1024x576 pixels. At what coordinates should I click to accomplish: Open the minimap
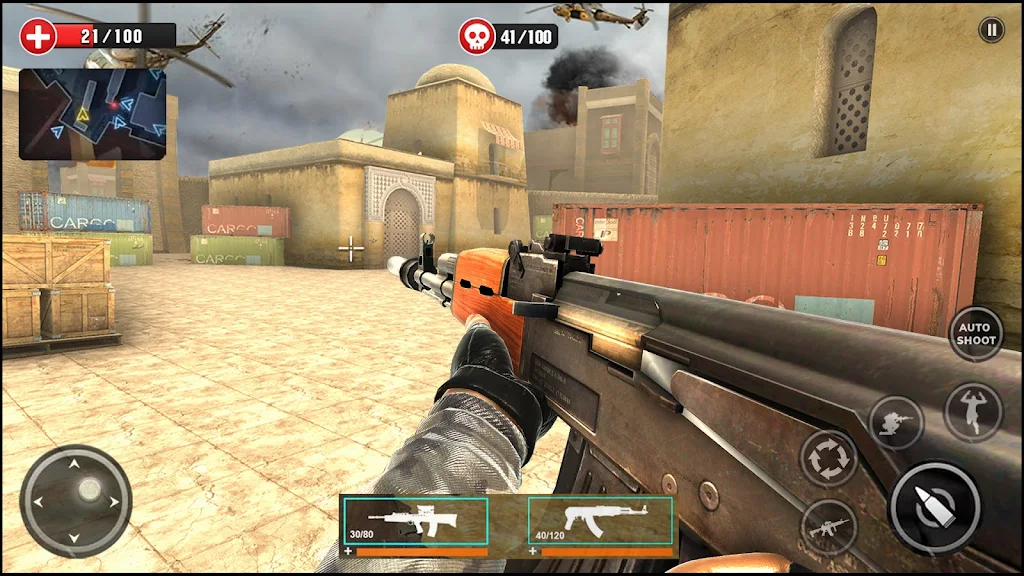click(x=92, y=114)
